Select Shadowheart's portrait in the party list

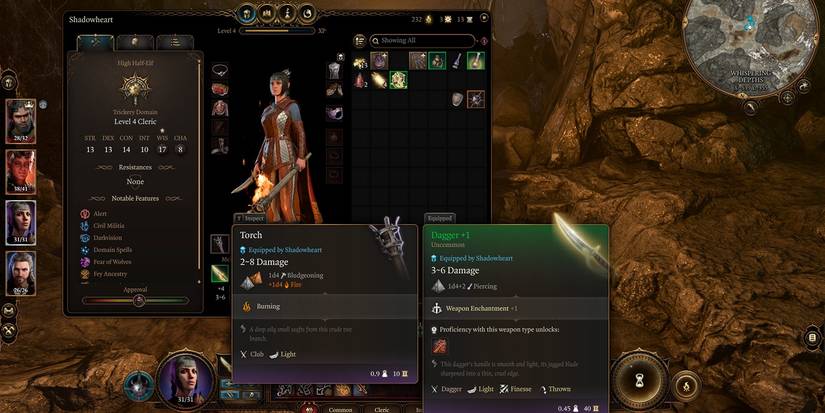click(20, 221)
